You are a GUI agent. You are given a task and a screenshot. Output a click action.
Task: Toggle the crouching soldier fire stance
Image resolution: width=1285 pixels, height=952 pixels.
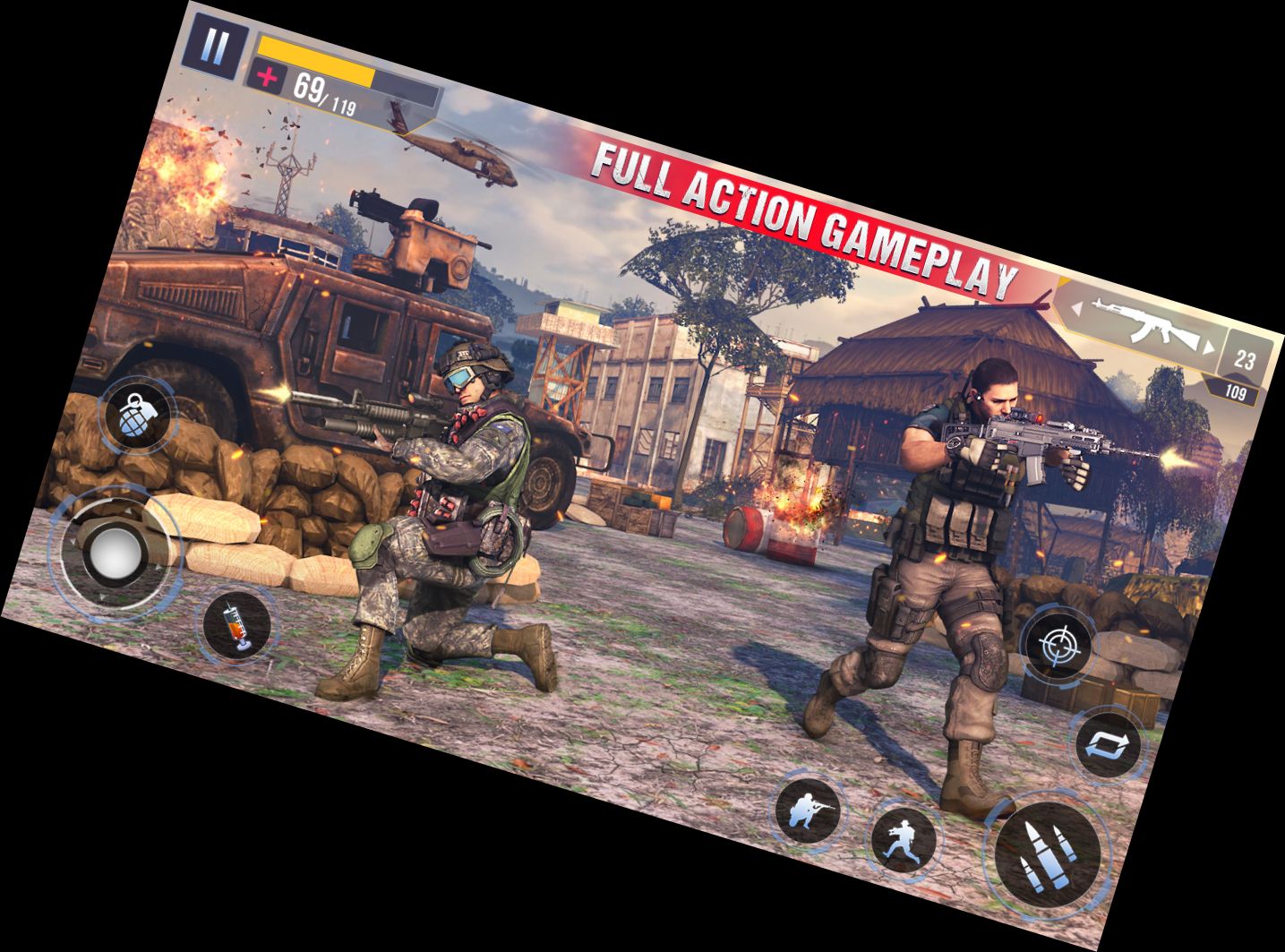(809, 810)
